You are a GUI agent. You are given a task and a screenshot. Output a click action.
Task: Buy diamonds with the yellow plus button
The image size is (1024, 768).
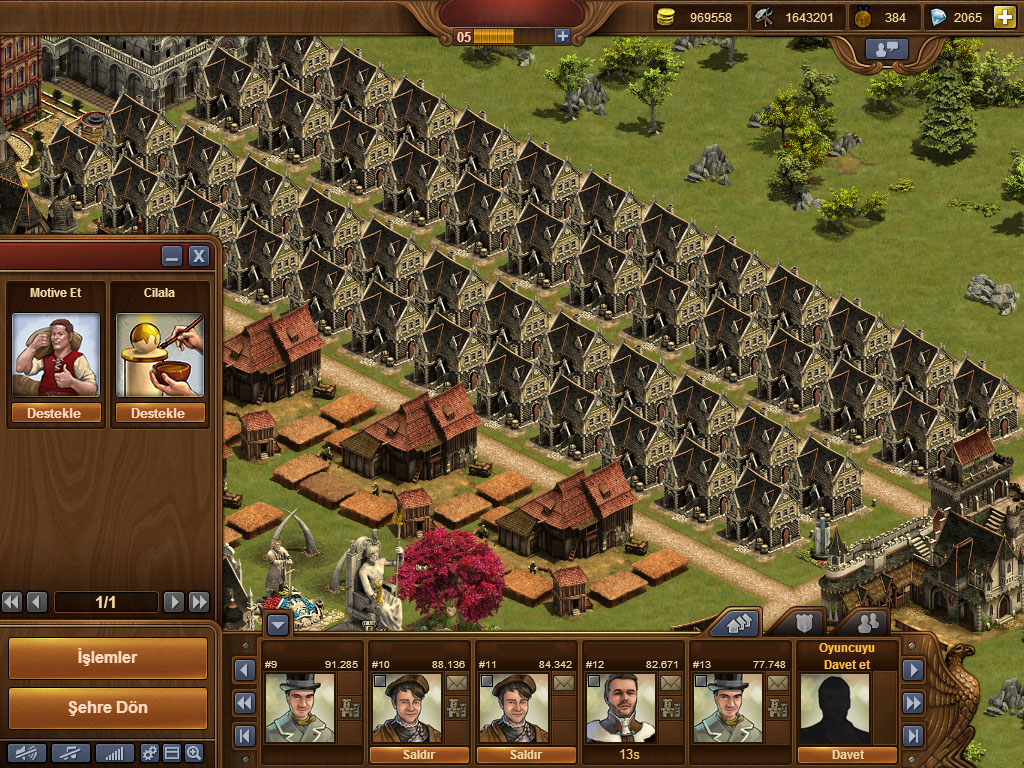1003,17
